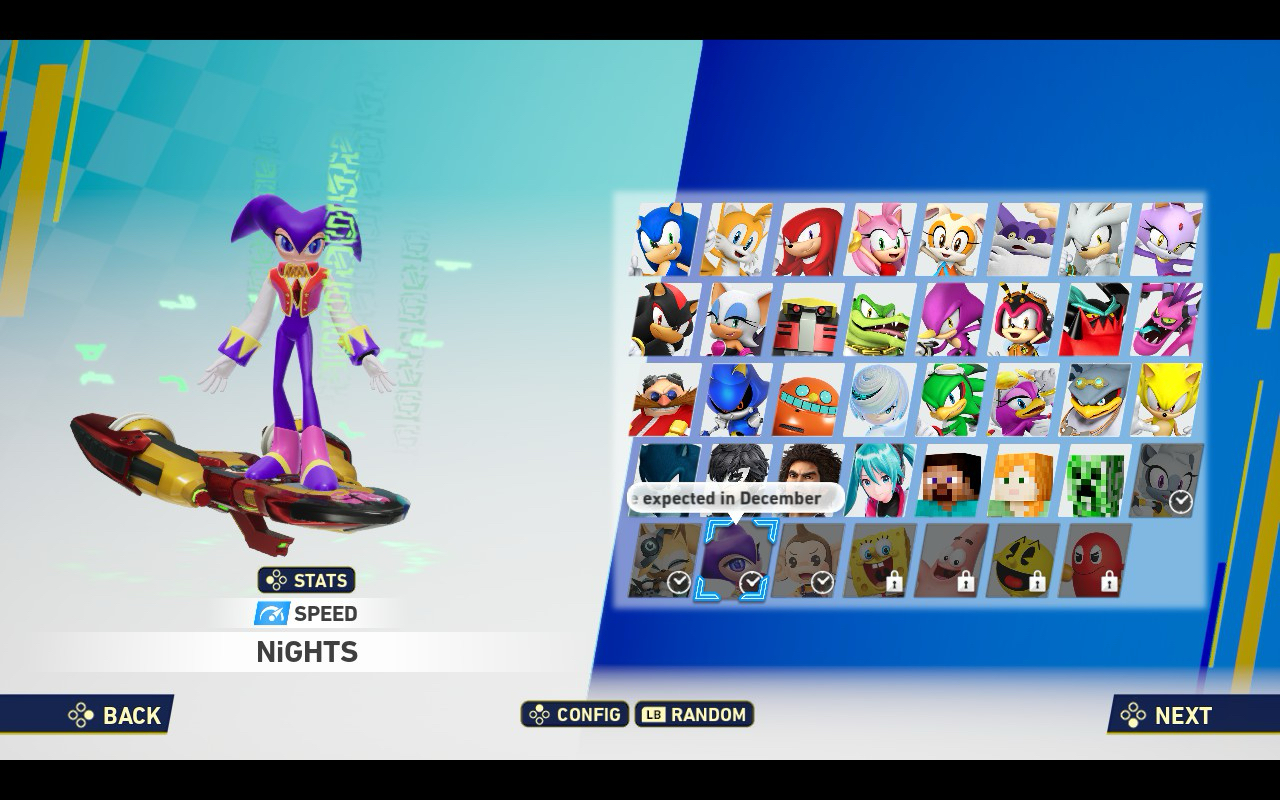Choose Tails as your racer
1280x800 pixels.
click(737, 240)
